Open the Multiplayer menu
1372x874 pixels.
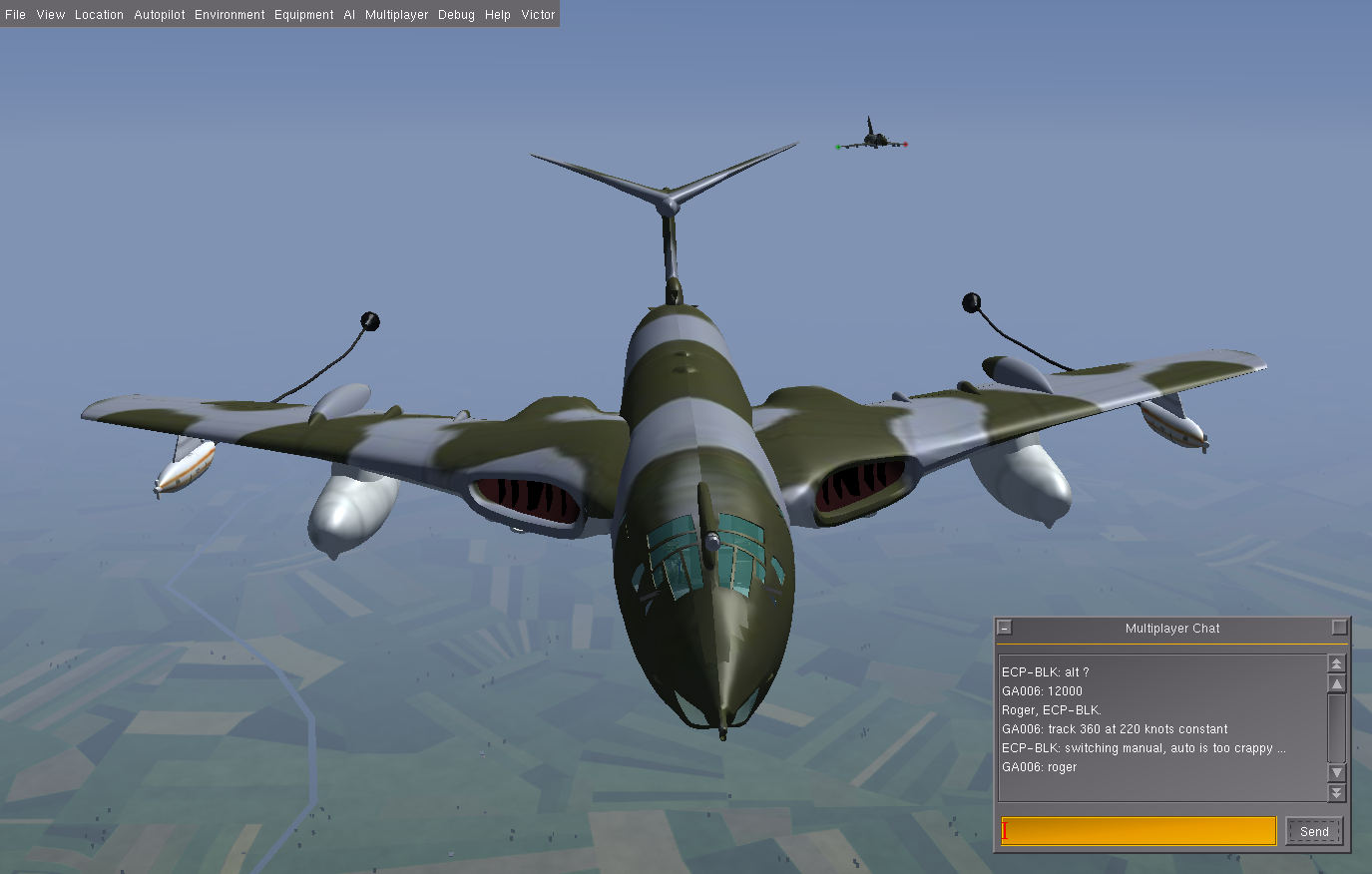pos(396,15)
